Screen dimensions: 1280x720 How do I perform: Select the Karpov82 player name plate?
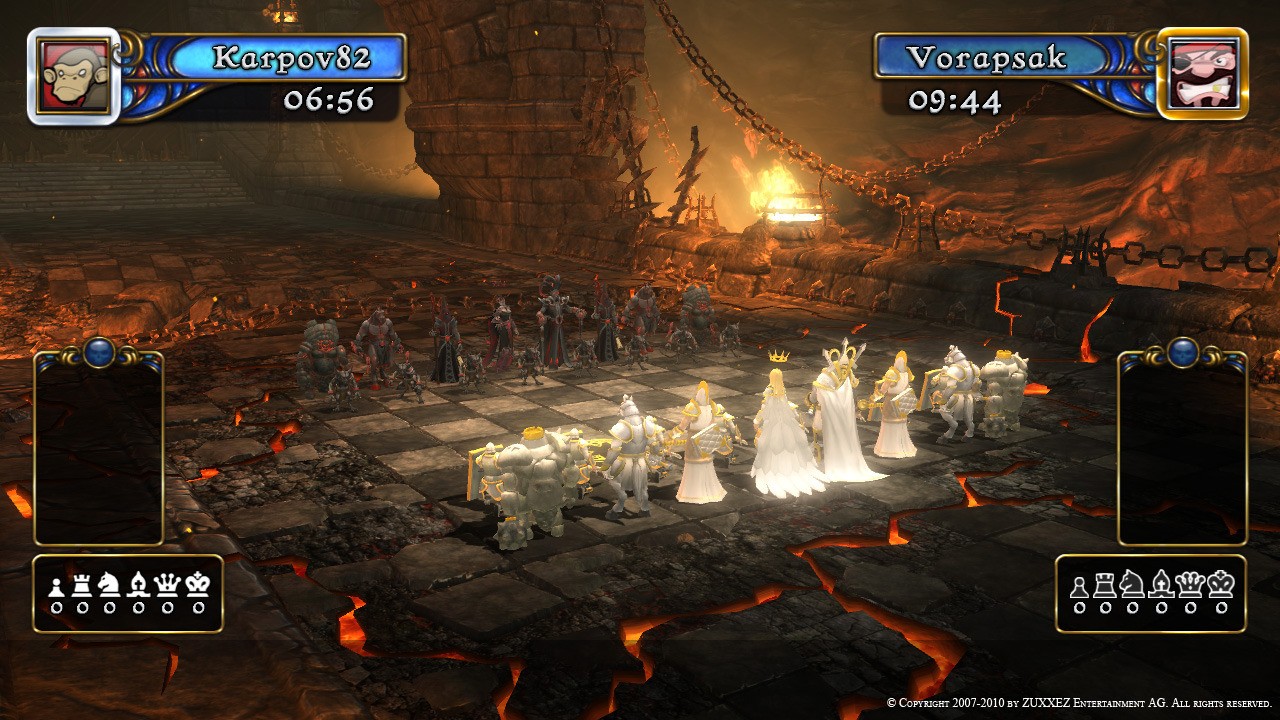290,57
